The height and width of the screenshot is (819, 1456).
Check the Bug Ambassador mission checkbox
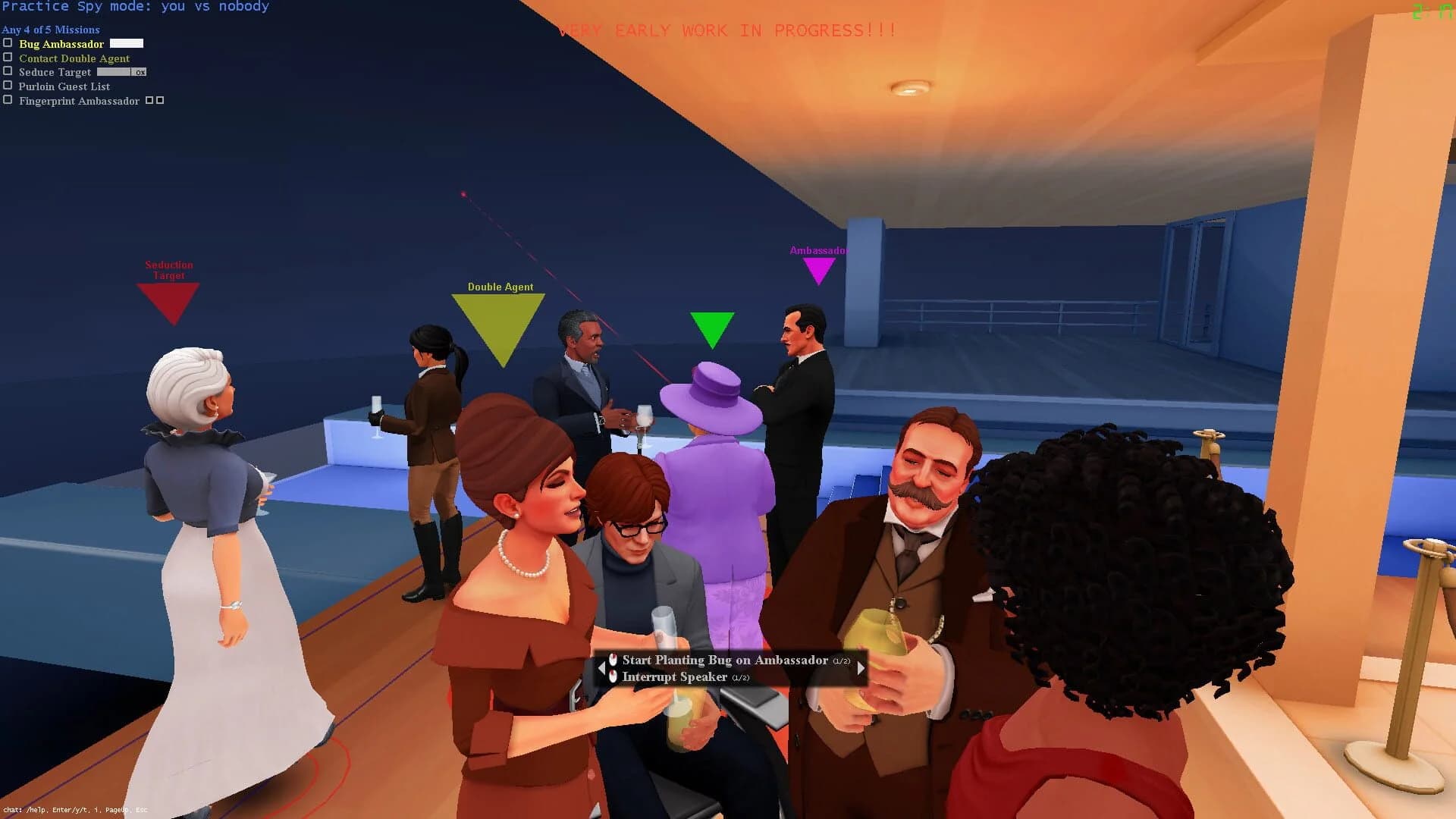(x=8, y=42)
